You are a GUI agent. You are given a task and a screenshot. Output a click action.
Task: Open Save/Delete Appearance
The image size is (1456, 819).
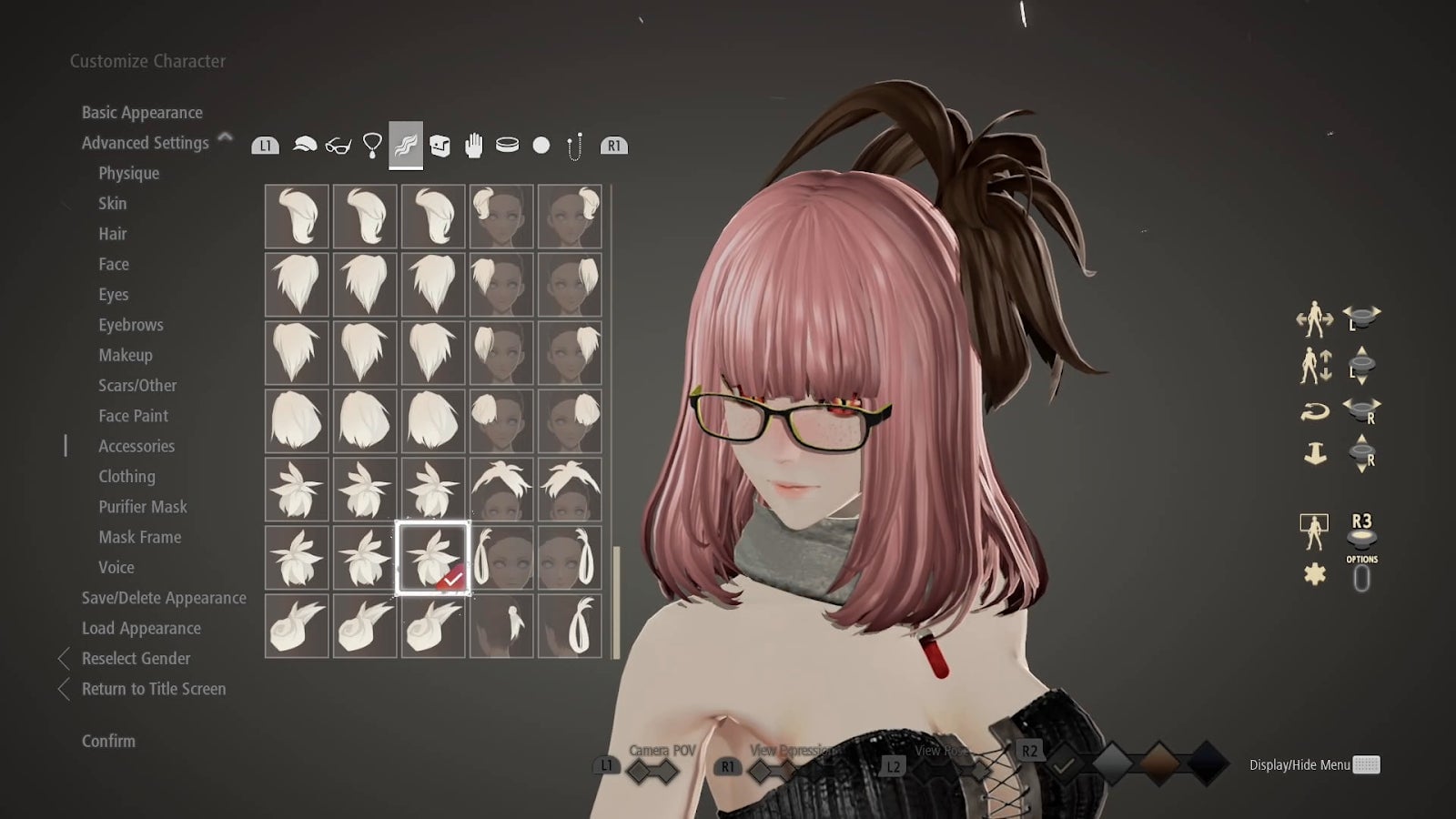pyautogui.click(x=163, y=598)
